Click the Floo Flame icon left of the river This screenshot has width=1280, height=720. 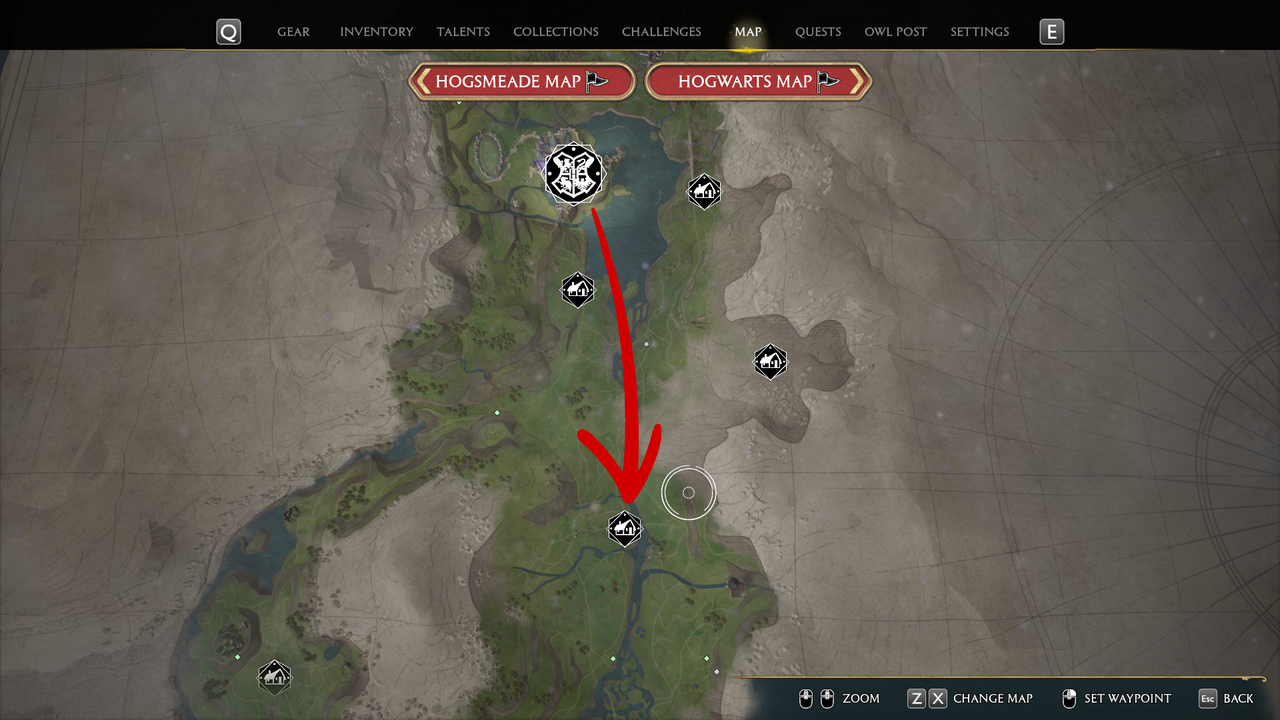pyautogui.click(x=577, y=289)
